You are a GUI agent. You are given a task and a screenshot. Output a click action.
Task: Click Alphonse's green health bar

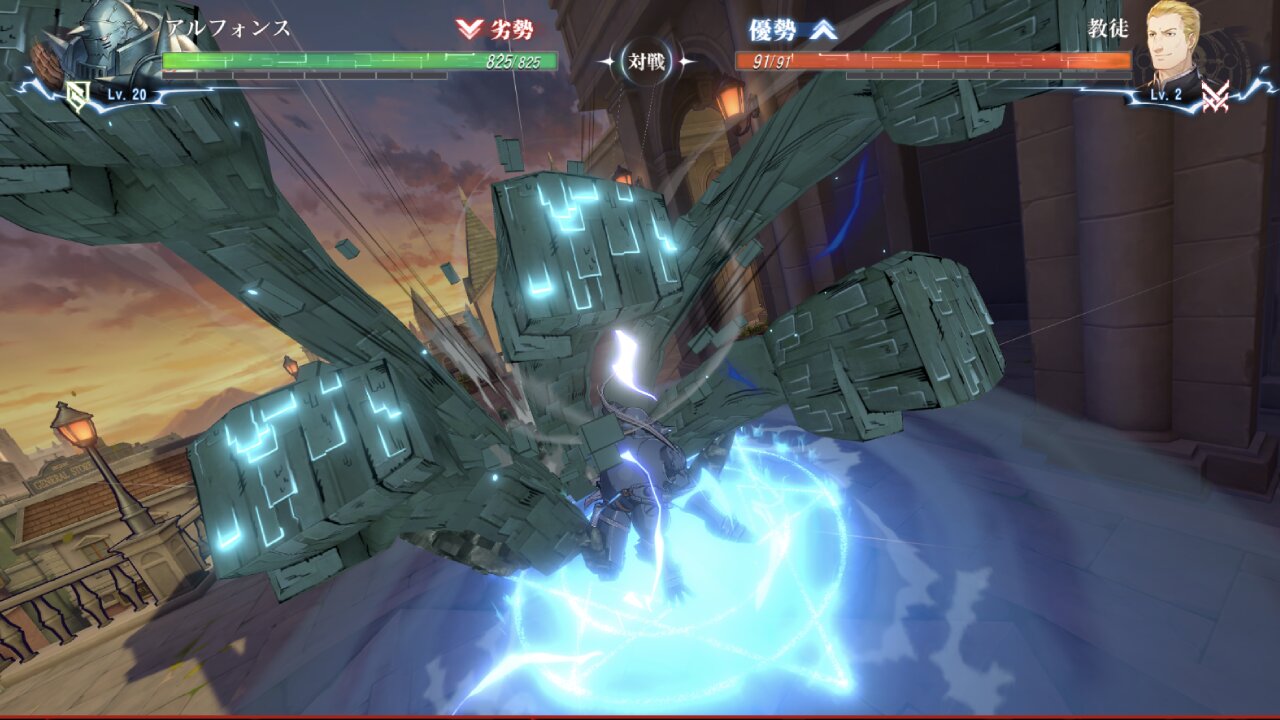click(330, 62)
